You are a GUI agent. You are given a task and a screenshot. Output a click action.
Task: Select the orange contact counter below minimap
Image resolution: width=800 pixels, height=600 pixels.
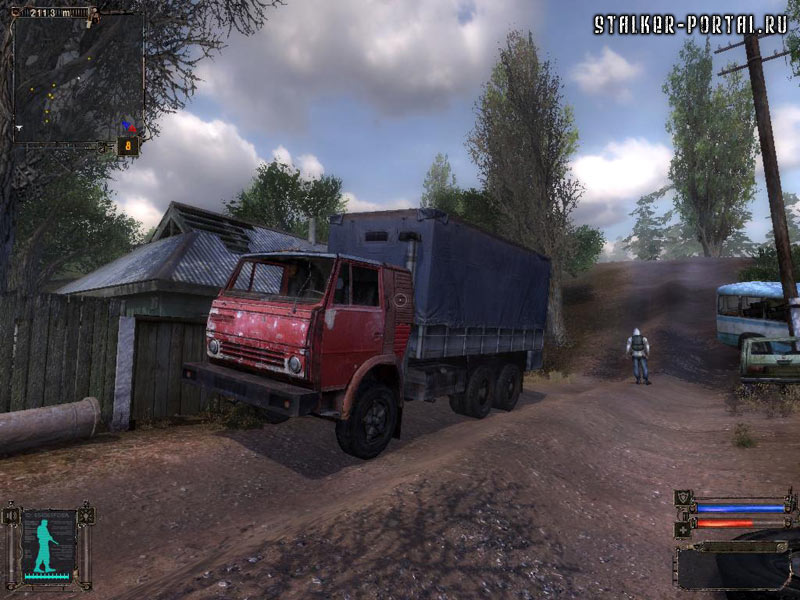[128, 146]
